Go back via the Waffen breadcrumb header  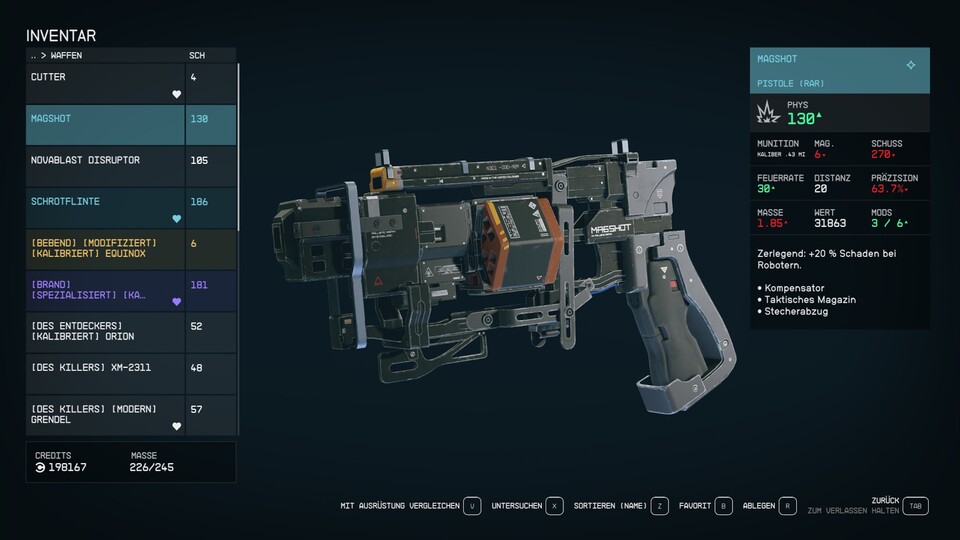60,55
